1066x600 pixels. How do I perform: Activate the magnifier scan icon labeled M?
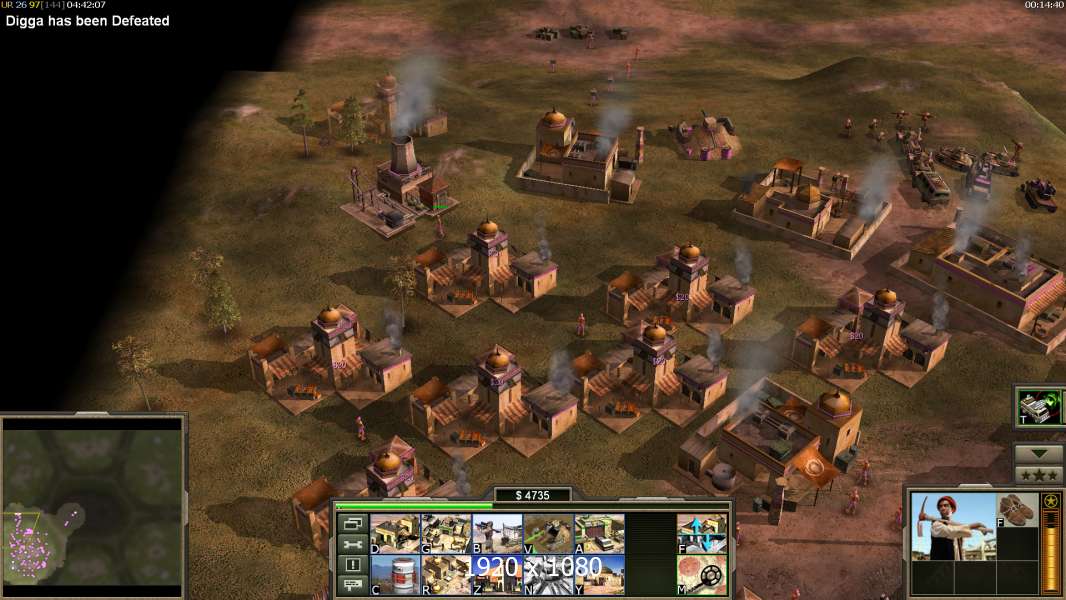point(702,574)
